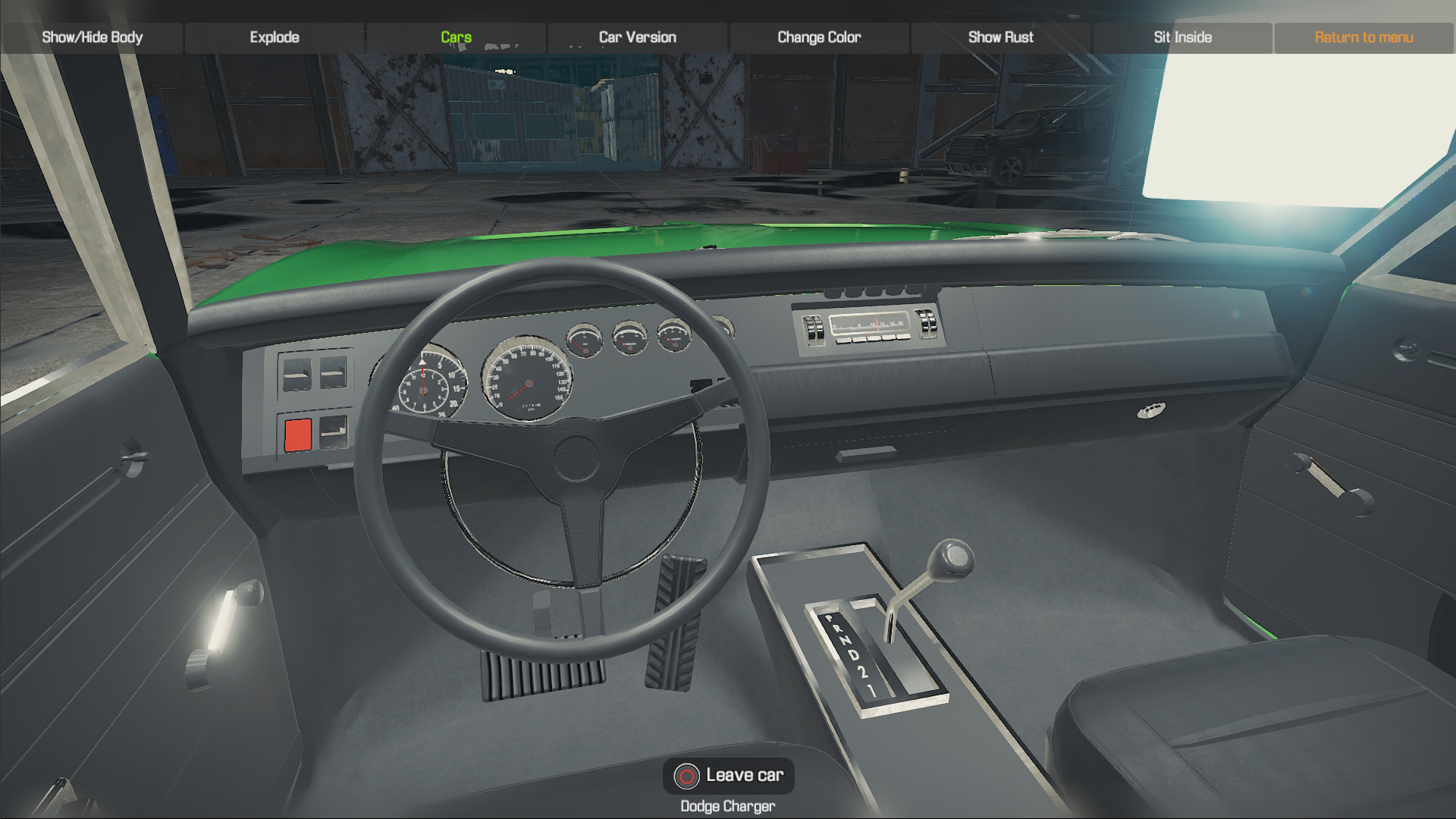Click the radio tuner display on dashboard
The image size is (1456, 819).
pyautogui.click(x=867, y=322)
